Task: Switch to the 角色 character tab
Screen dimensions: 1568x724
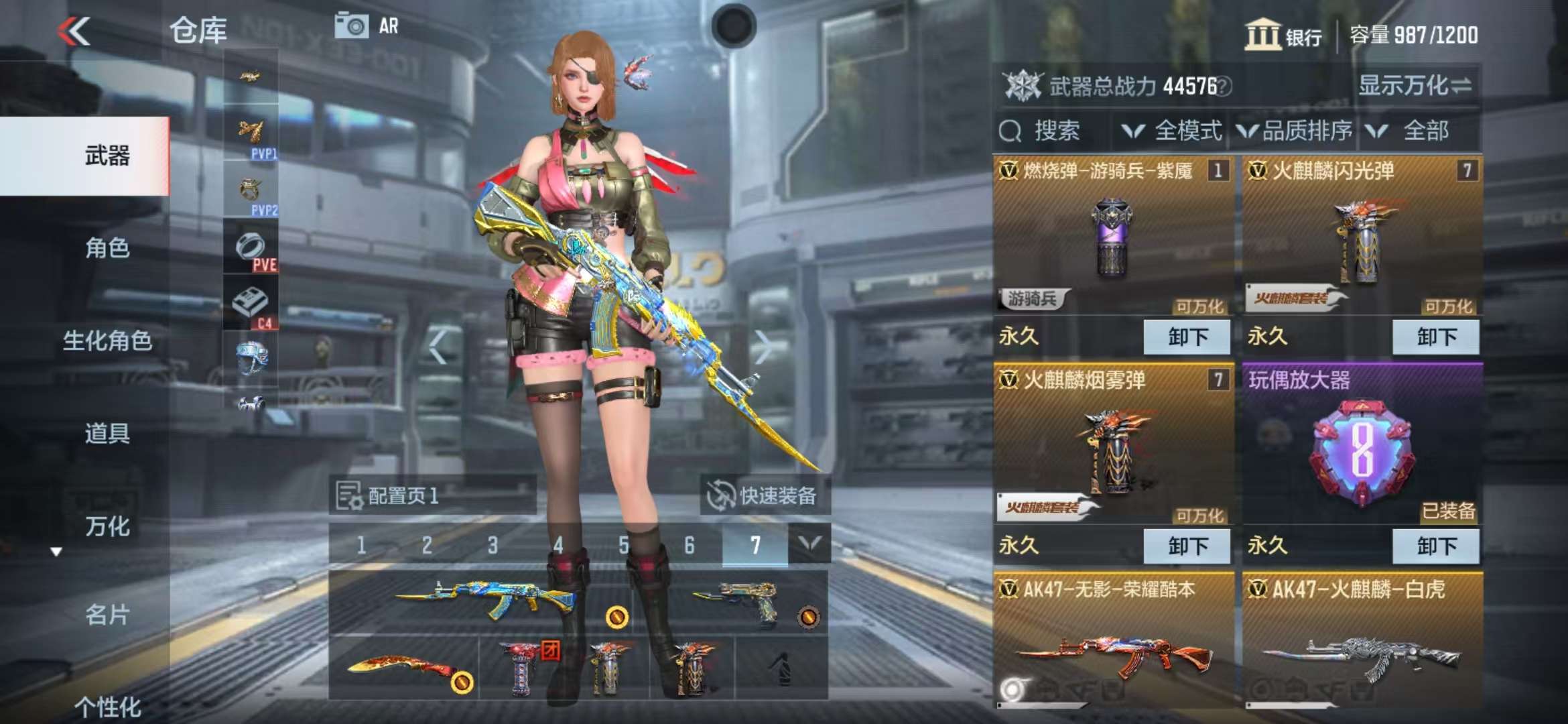Action: [107, 248]
